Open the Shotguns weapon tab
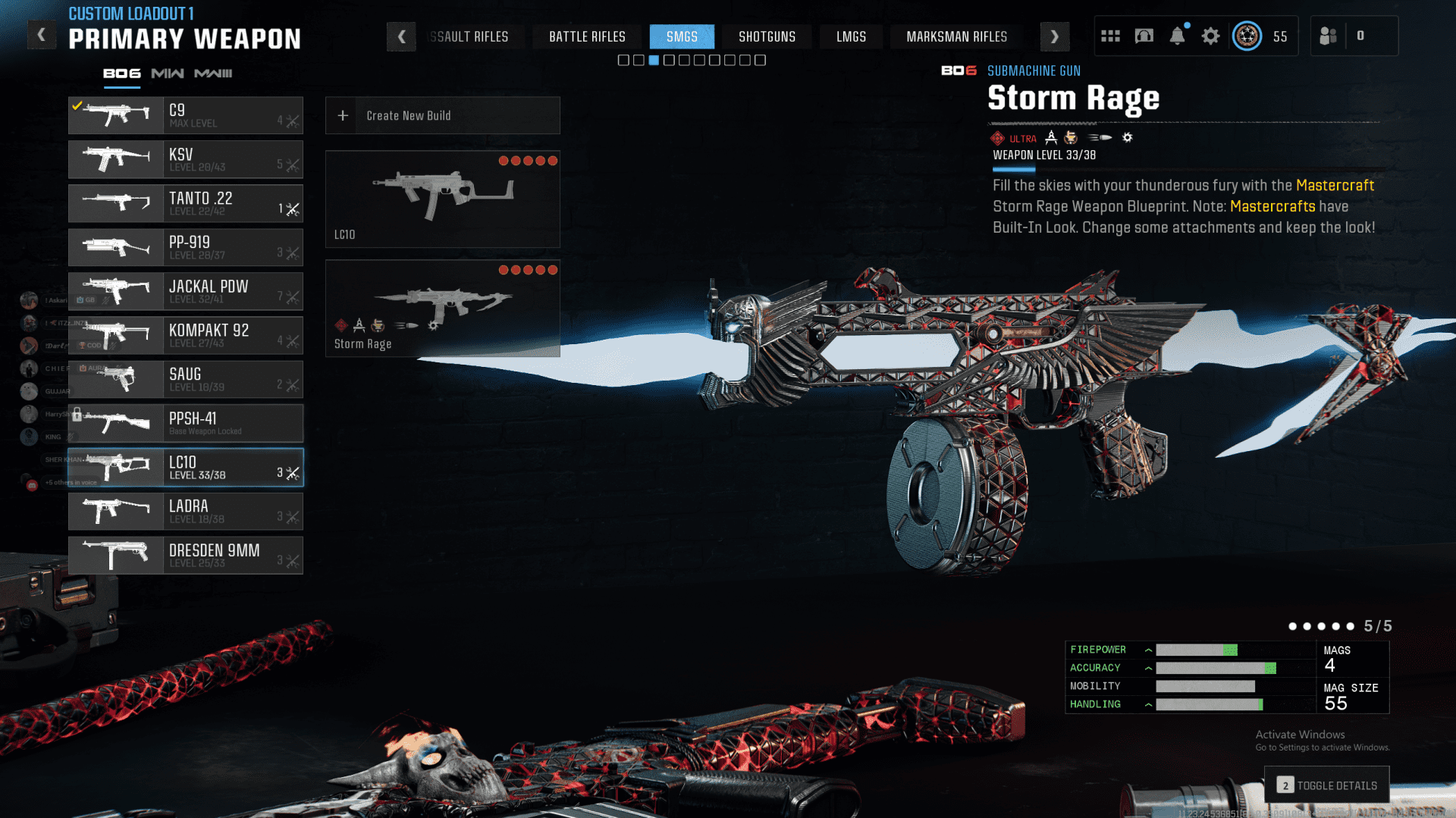1456x818 pixels. click(x=767, y=36)
